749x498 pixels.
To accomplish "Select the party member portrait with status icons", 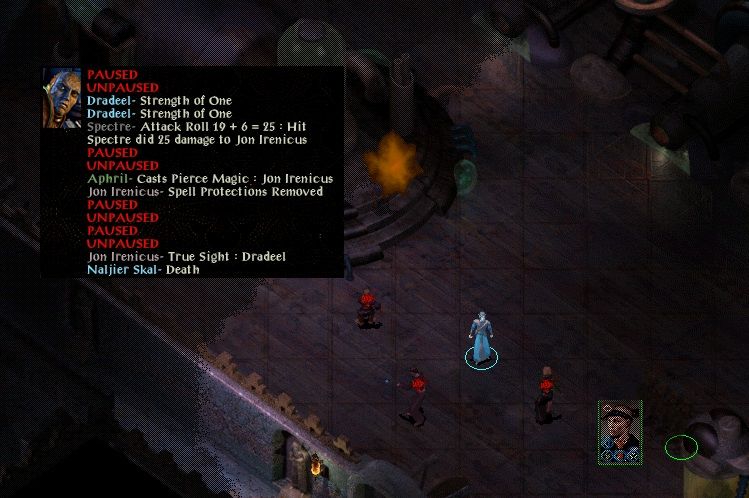I will pos(619,429).
